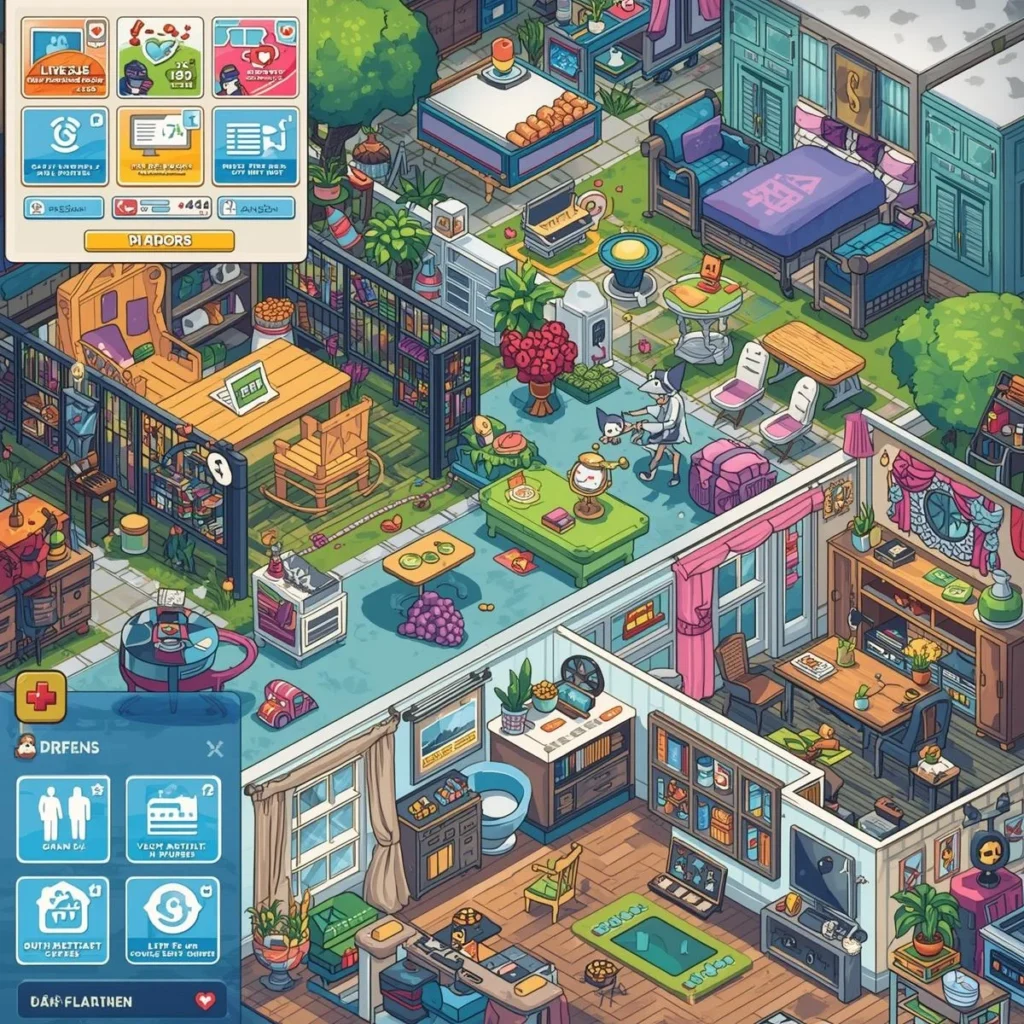Close the DRFENS panel
This screenshot has height=1024, width=1024.
(x=213, y=748)
